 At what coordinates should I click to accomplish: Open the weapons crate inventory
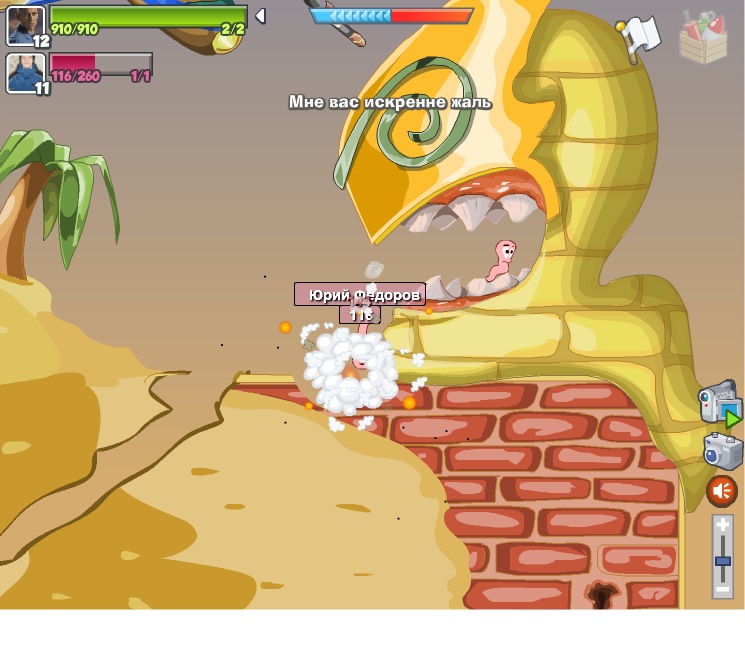(703, 39)
